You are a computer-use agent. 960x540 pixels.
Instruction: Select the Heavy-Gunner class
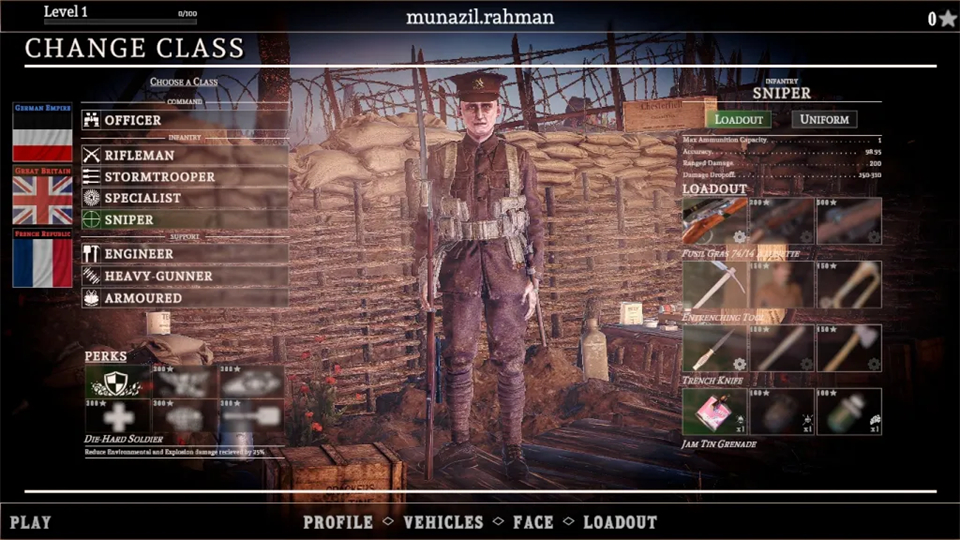click(x=185, y=276)
